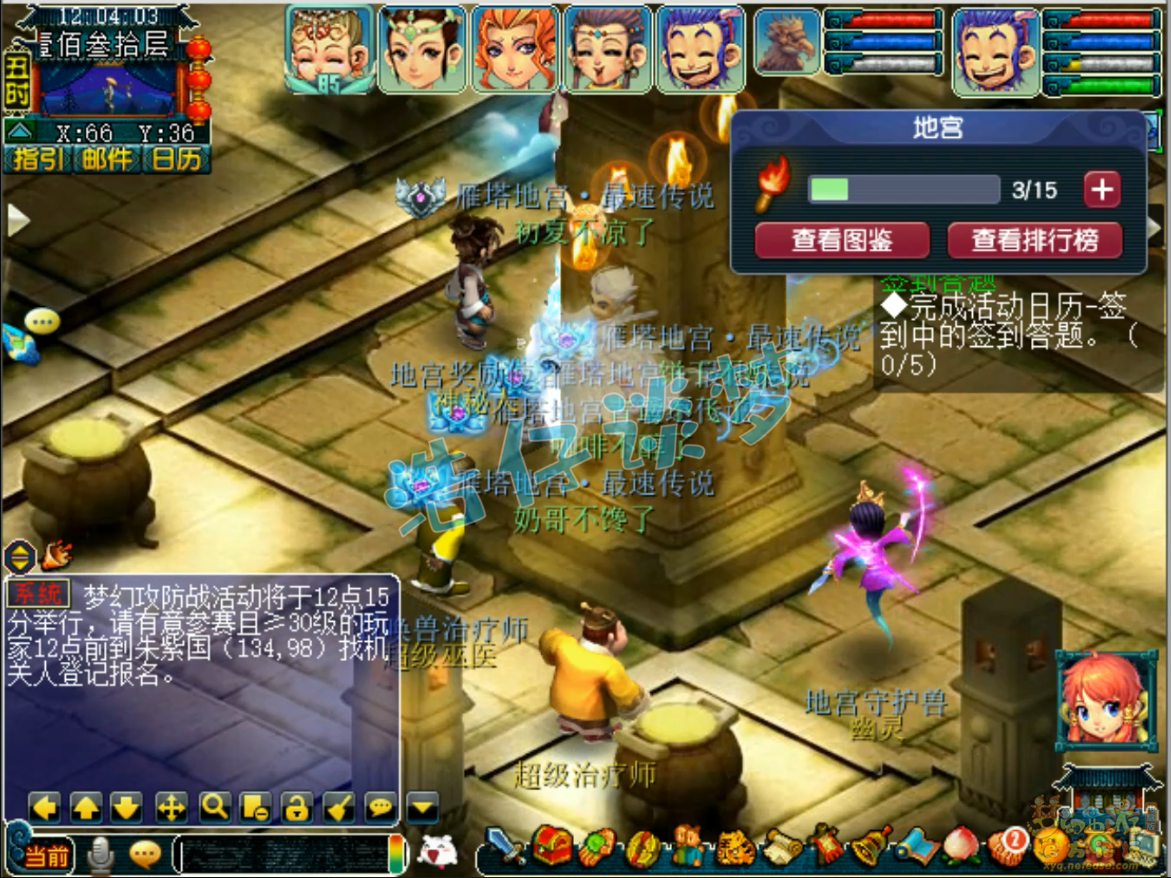Click the red-haired girl portrait
This screenshot has width=1171, height=878.
pos(1105,699)
